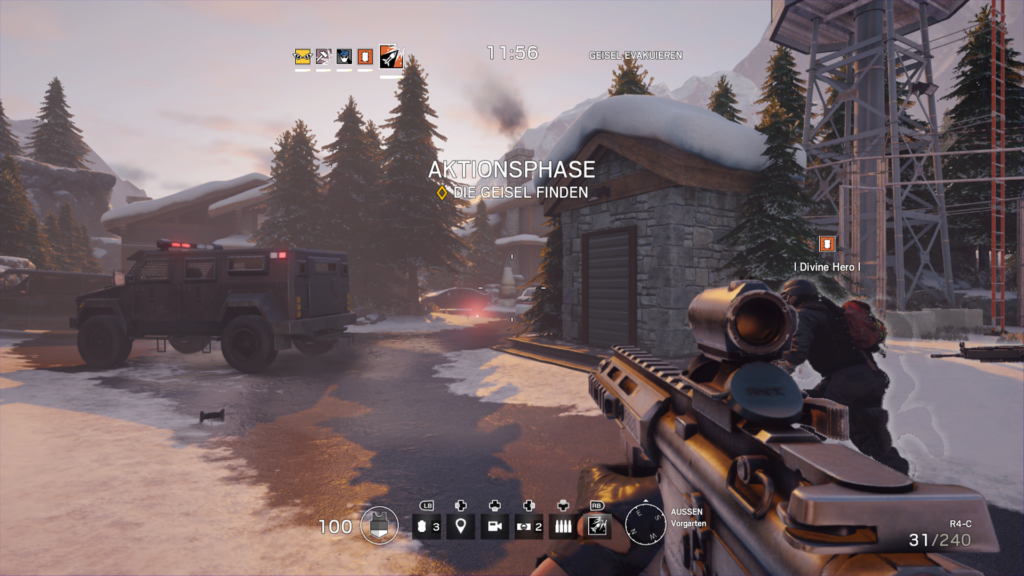1024x576 pixels.
Task: Select the highlighted Ash rocket operator icon
Action: 391,56
